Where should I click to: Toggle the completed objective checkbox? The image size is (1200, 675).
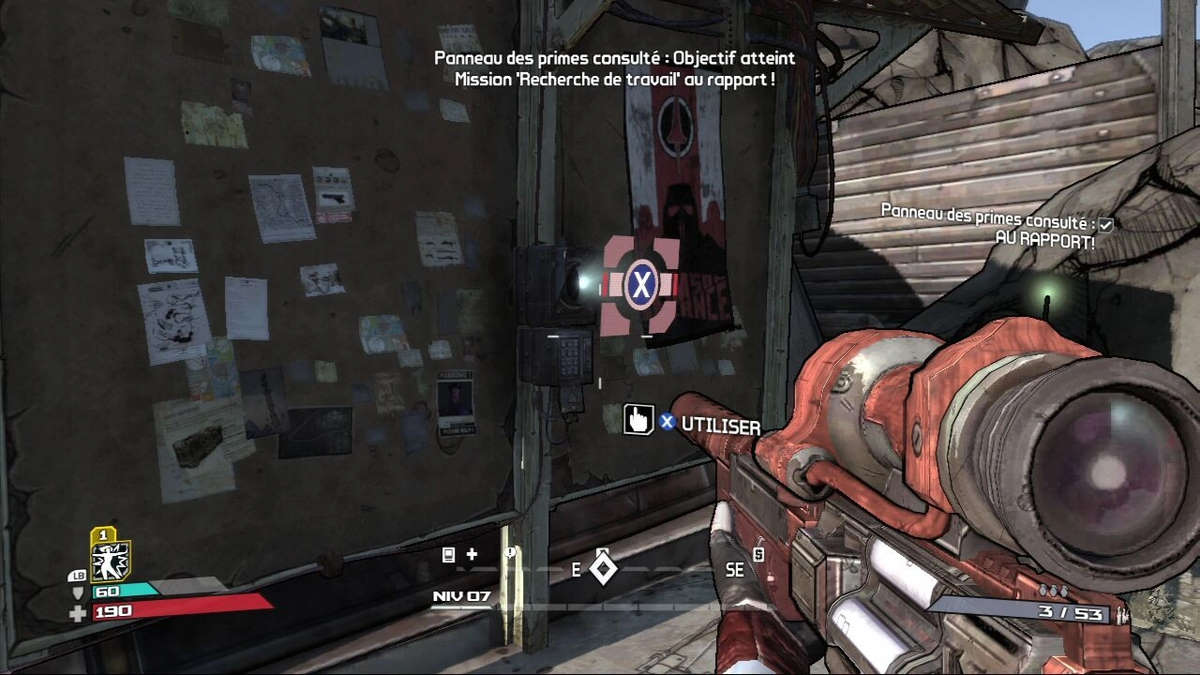pos(1106,225)
